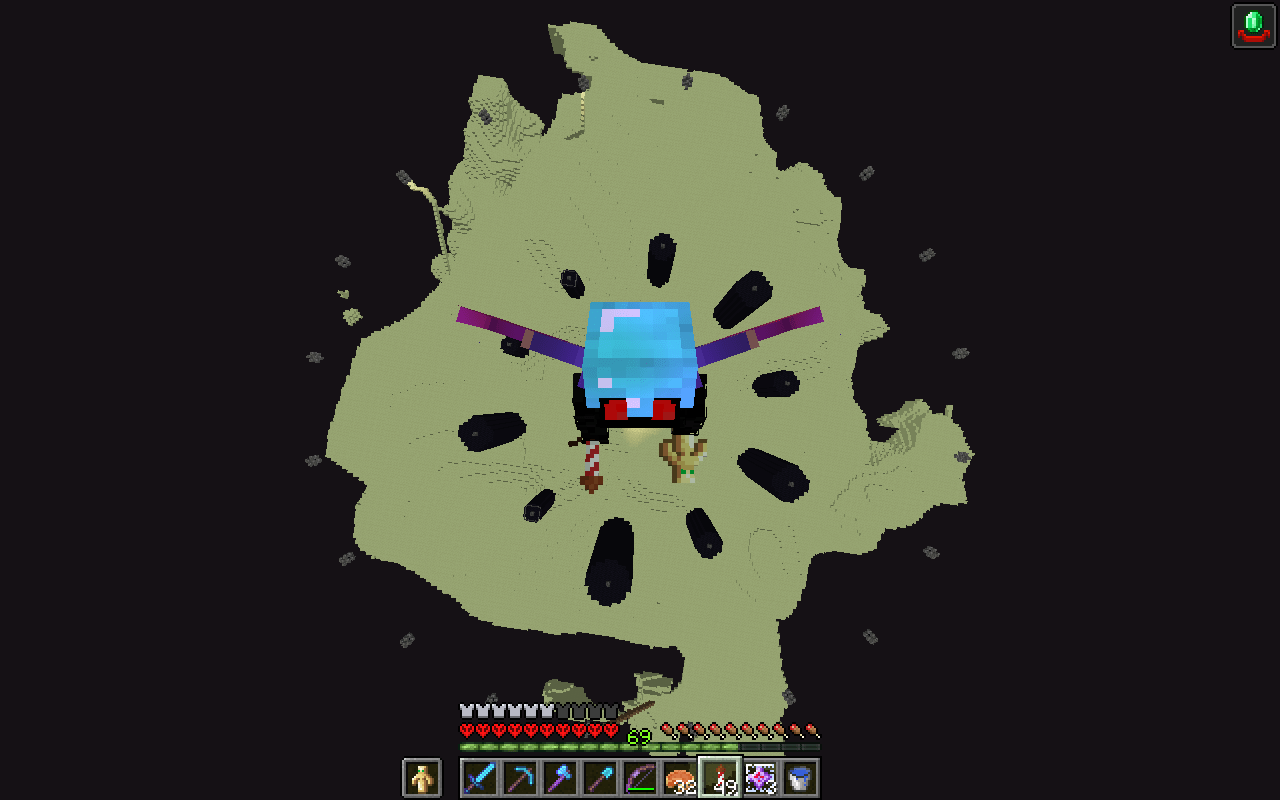Click the Hero of the Village effect icon
1280x800 pixels.
click(x=1253, y=26)
